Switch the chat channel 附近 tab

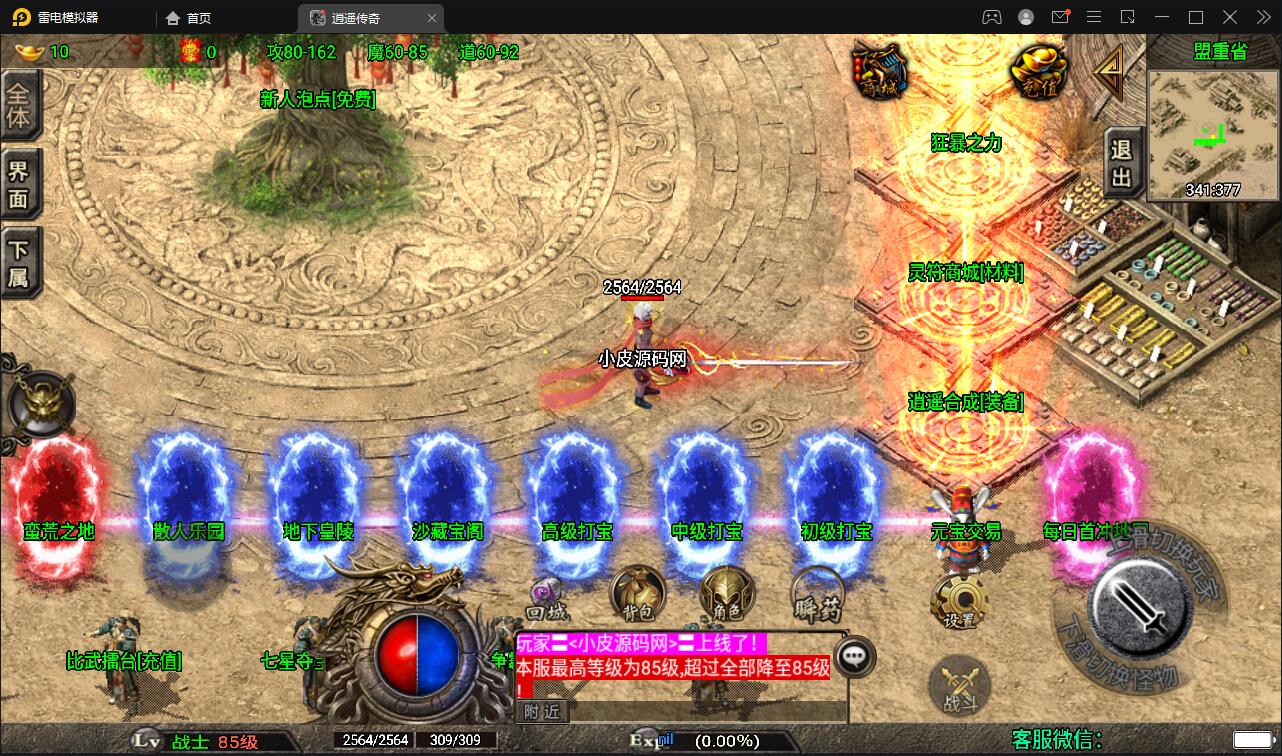tap(542, 711)
